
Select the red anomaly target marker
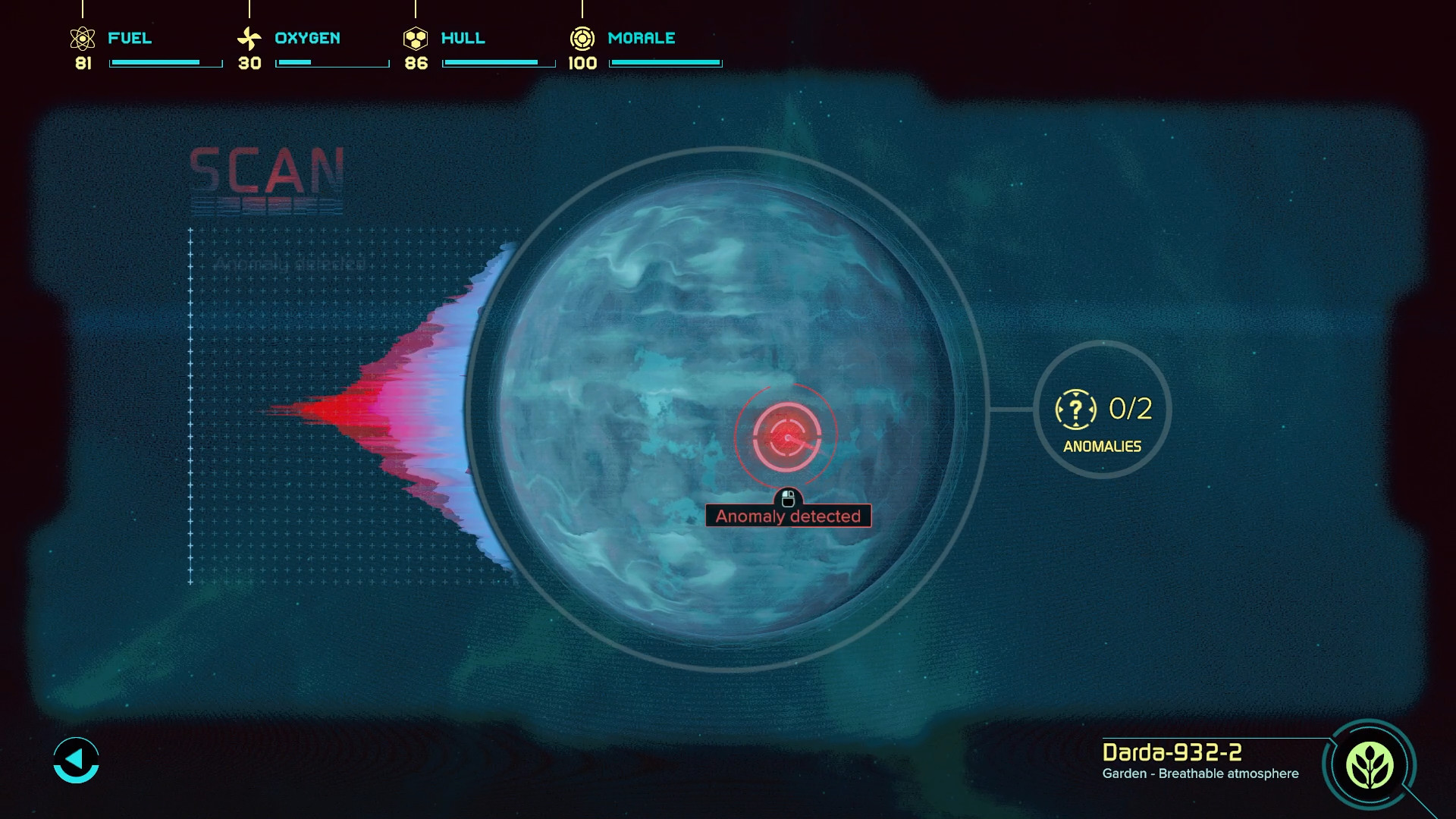[x=786, y=438]
